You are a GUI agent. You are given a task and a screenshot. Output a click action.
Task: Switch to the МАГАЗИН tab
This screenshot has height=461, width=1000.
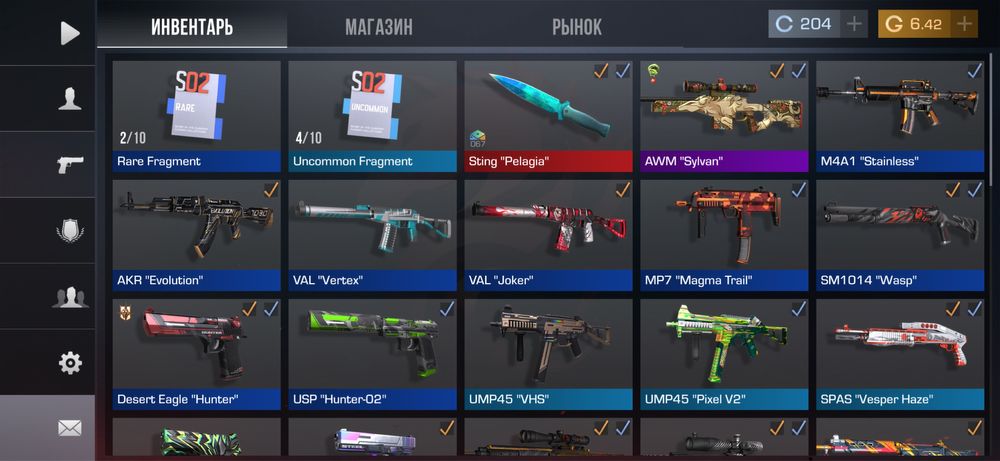pos(378,27)
